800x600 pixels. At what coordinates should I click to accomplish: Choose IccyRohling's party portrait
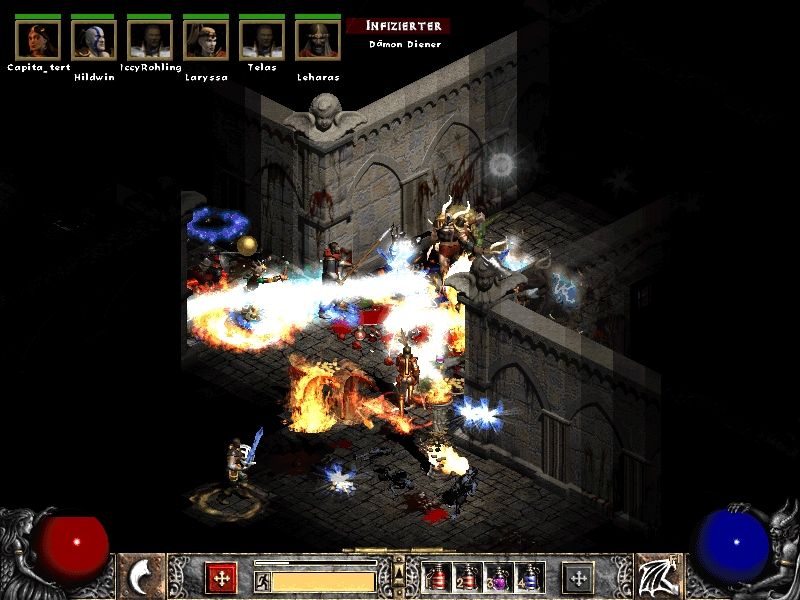[x=150, y=39]
